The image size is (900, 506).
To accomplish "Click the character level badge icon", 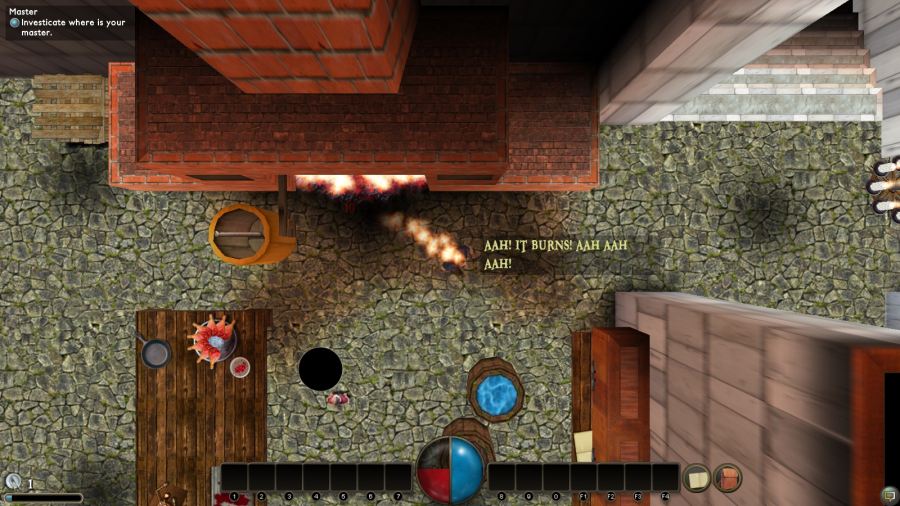I will pos(12,482).
